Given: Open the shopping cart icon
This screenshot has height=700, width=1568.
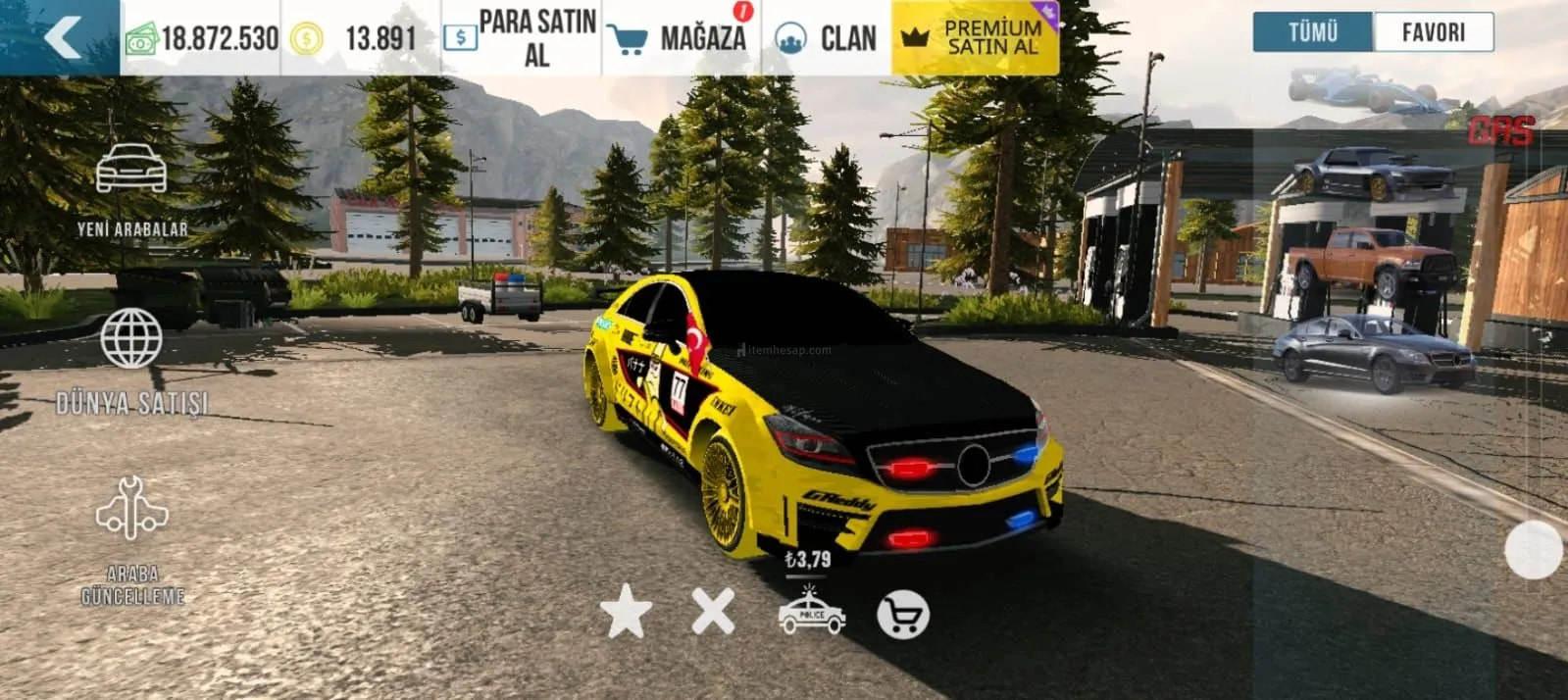Looking at the screenshot, I should point(902,616).
